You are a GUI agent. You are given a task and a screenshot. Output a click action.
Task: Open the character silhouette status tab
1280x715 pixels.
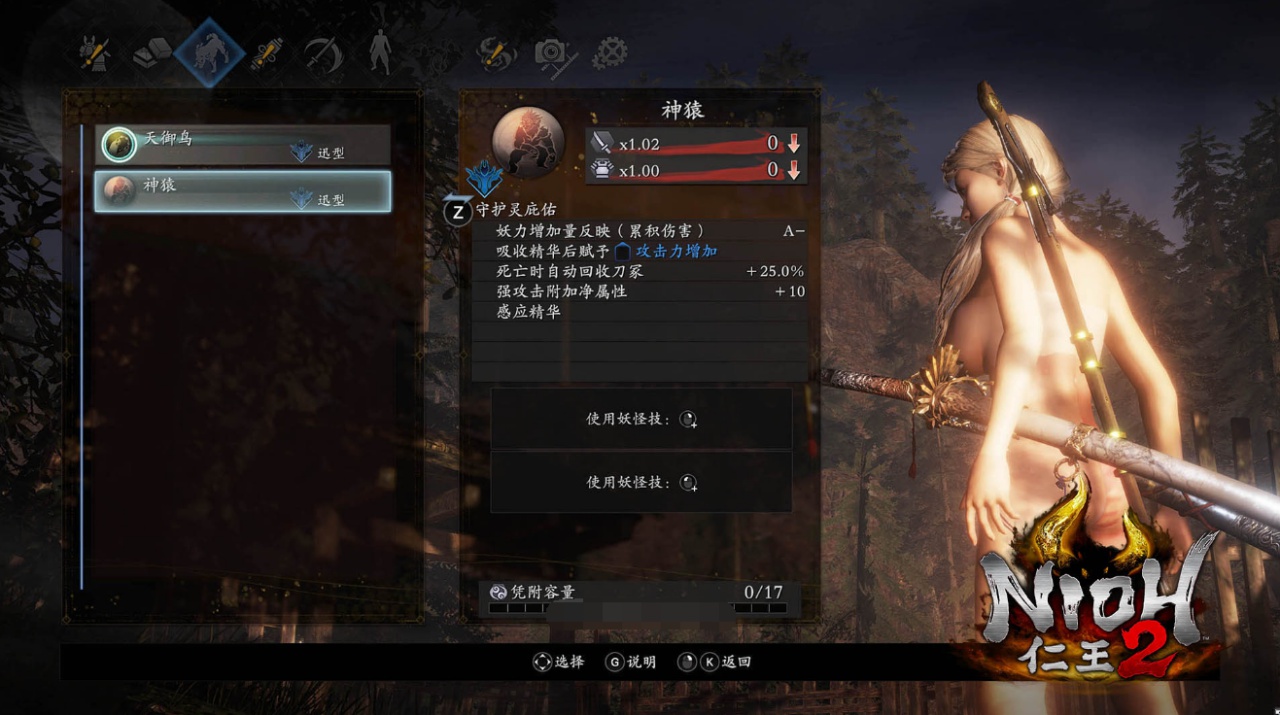click(x=380, y=52)
